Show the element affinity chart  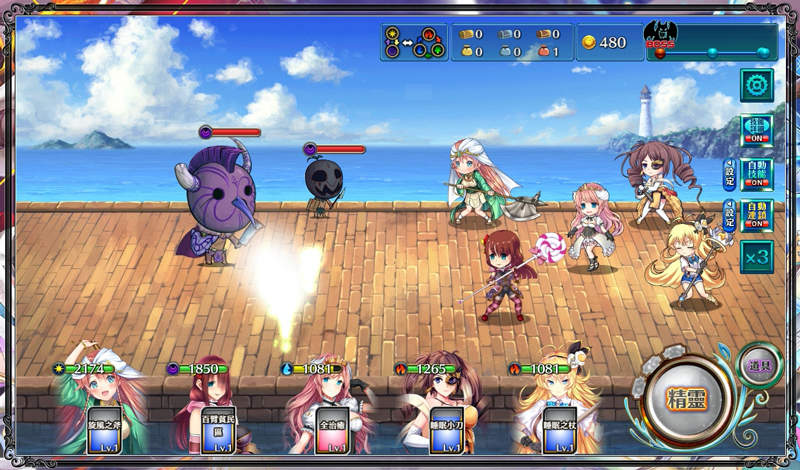414,42
